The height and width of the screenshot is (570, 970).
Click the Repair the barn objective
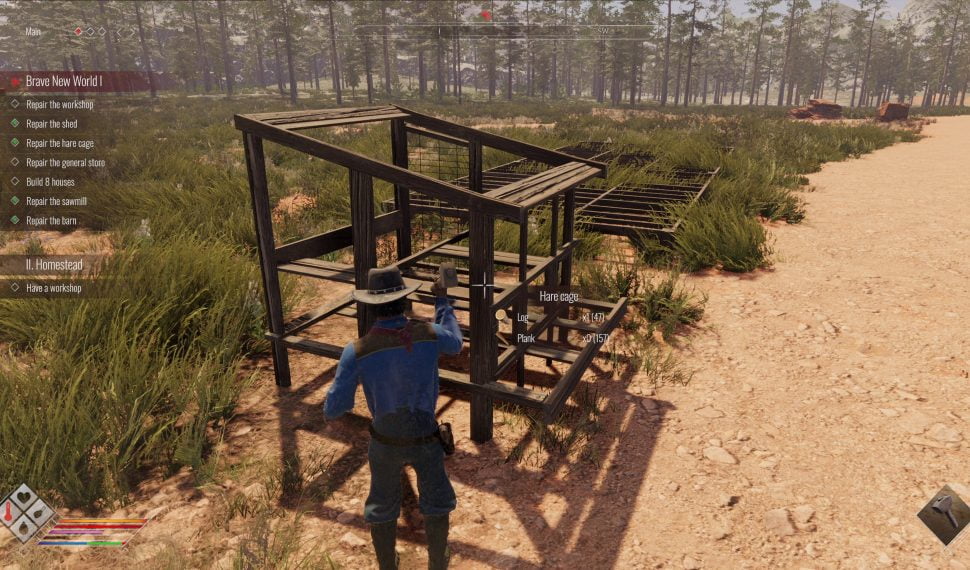(51, 220)
